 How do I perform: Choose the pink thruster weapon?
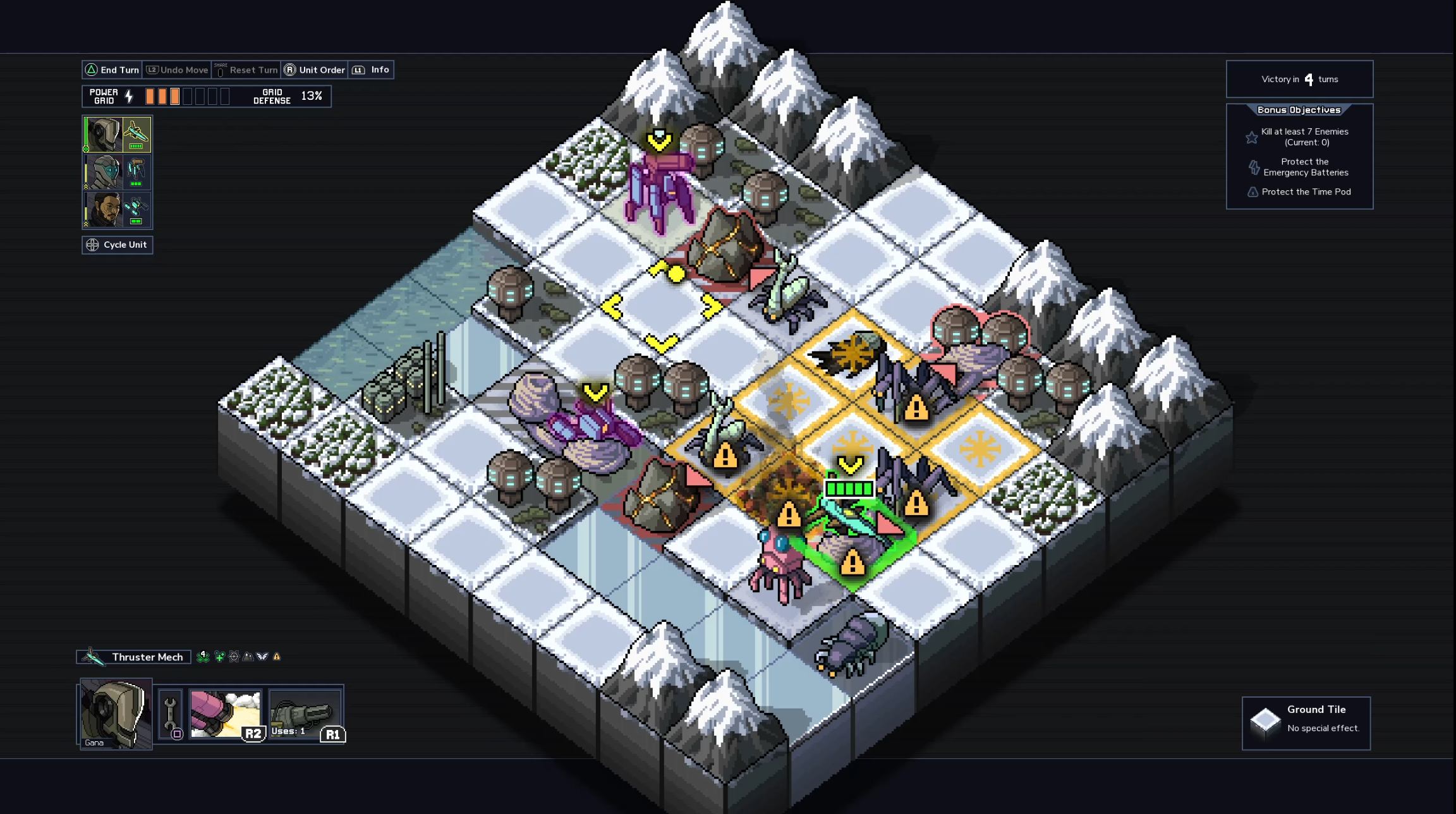[226, 714]
